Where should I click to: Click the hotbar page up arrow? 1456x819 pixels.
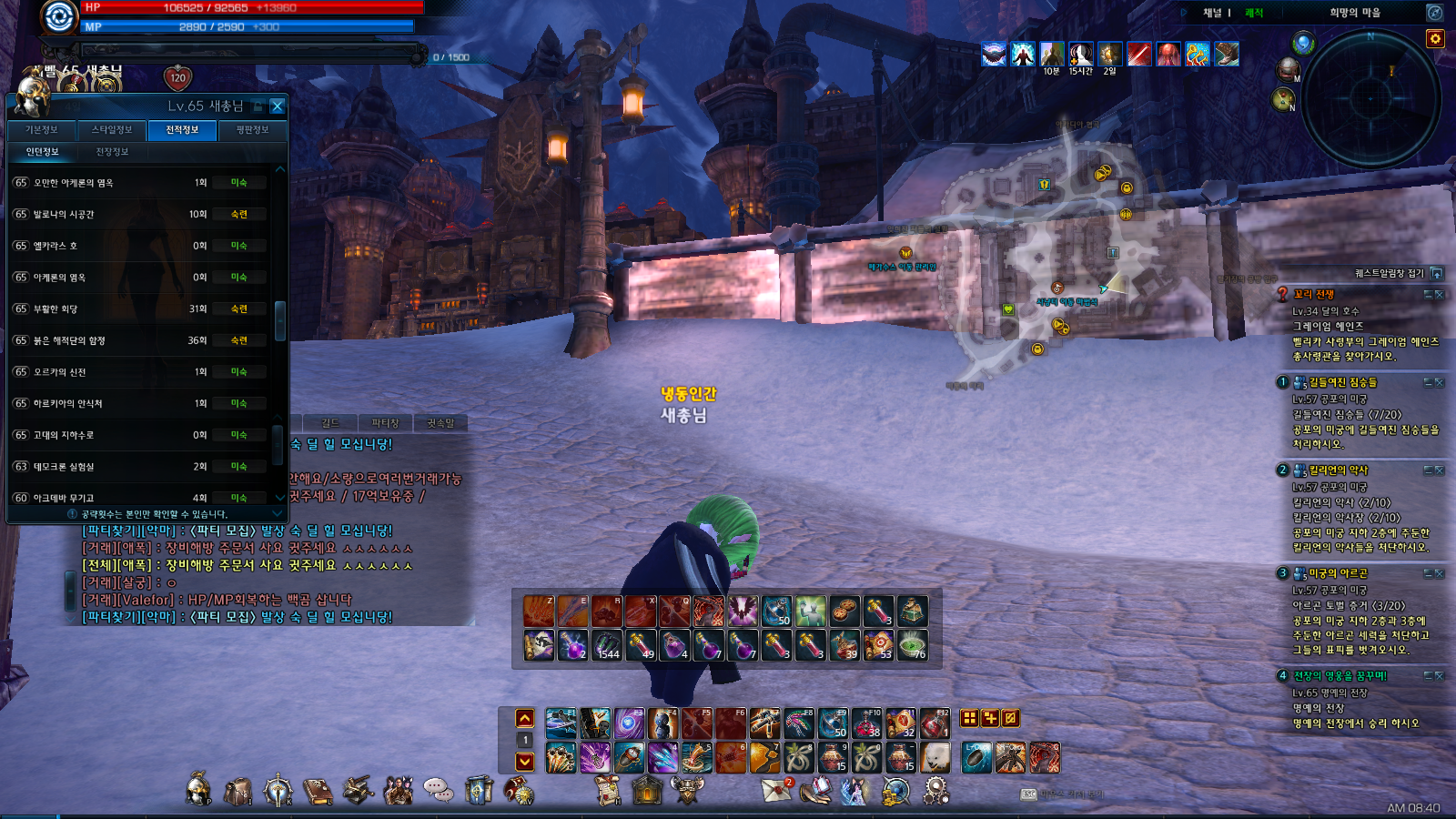pyautogui.click(x=525, y=718)
